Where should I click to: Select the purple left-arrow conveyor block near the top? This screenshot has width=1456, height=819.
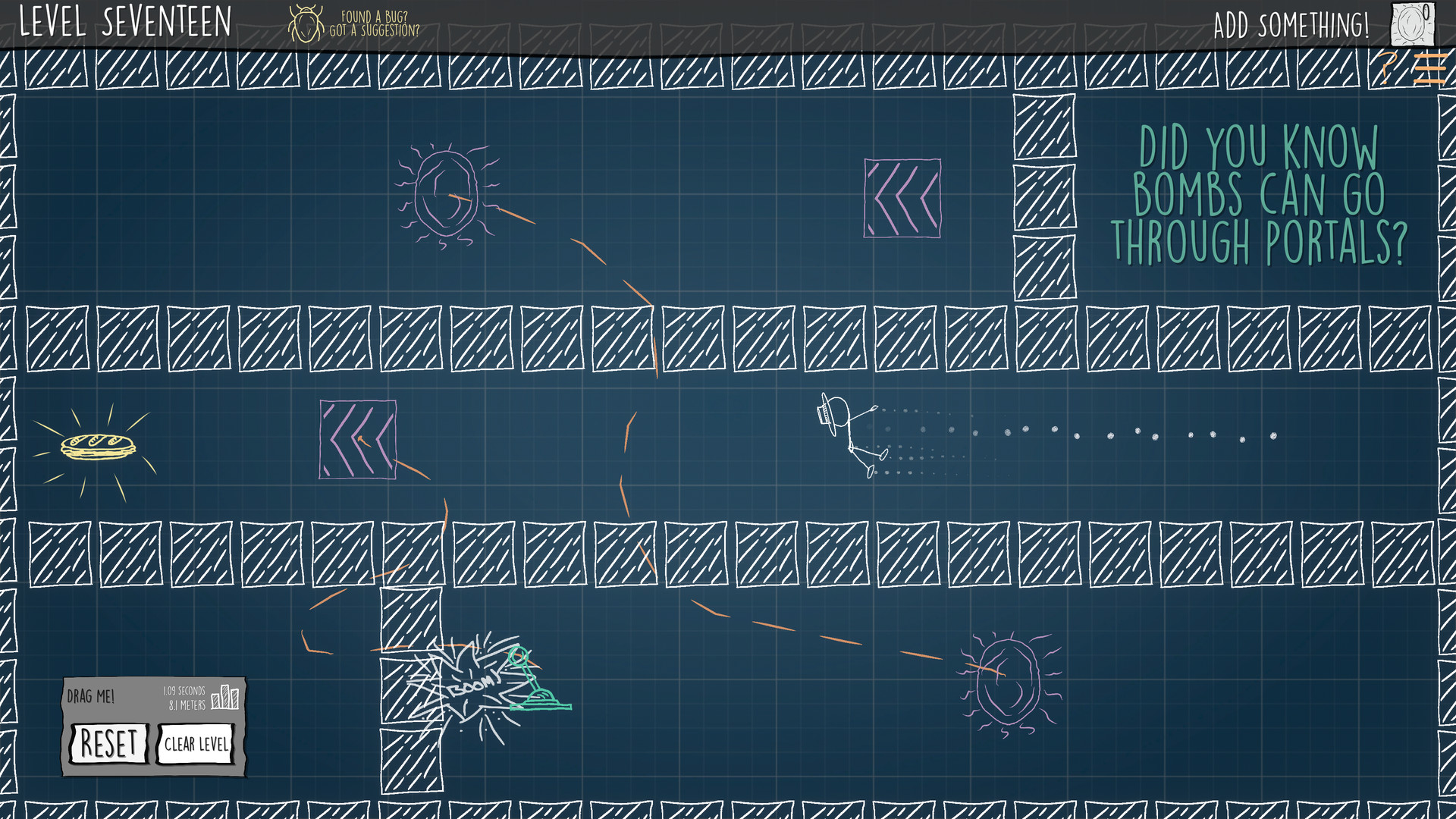[902, 199]
